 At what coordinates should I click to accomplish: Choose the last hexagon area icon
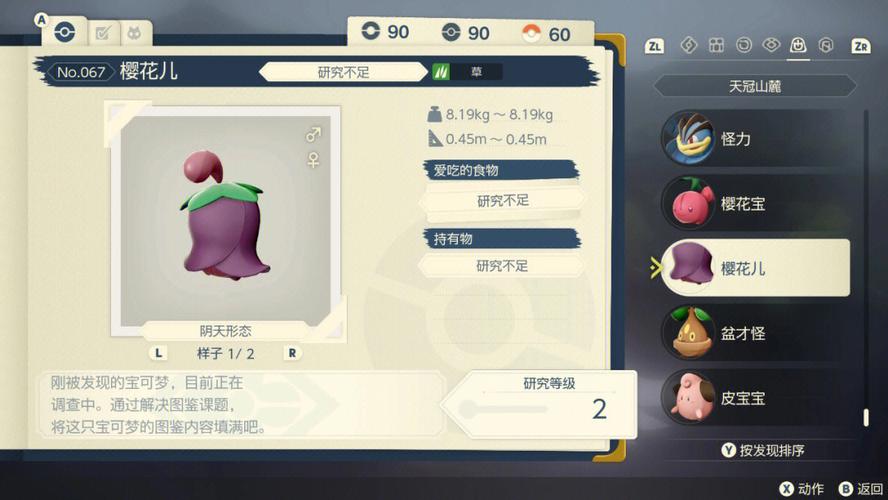826,45
